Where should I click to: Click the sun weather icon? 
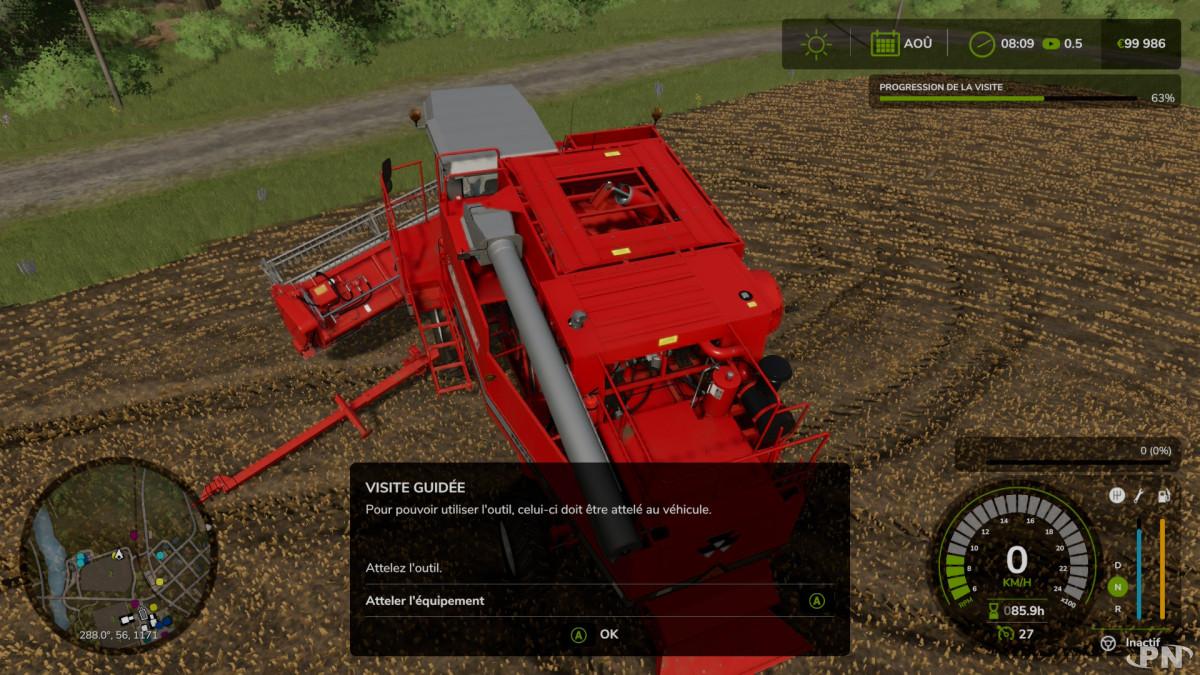tap(817, 44)
